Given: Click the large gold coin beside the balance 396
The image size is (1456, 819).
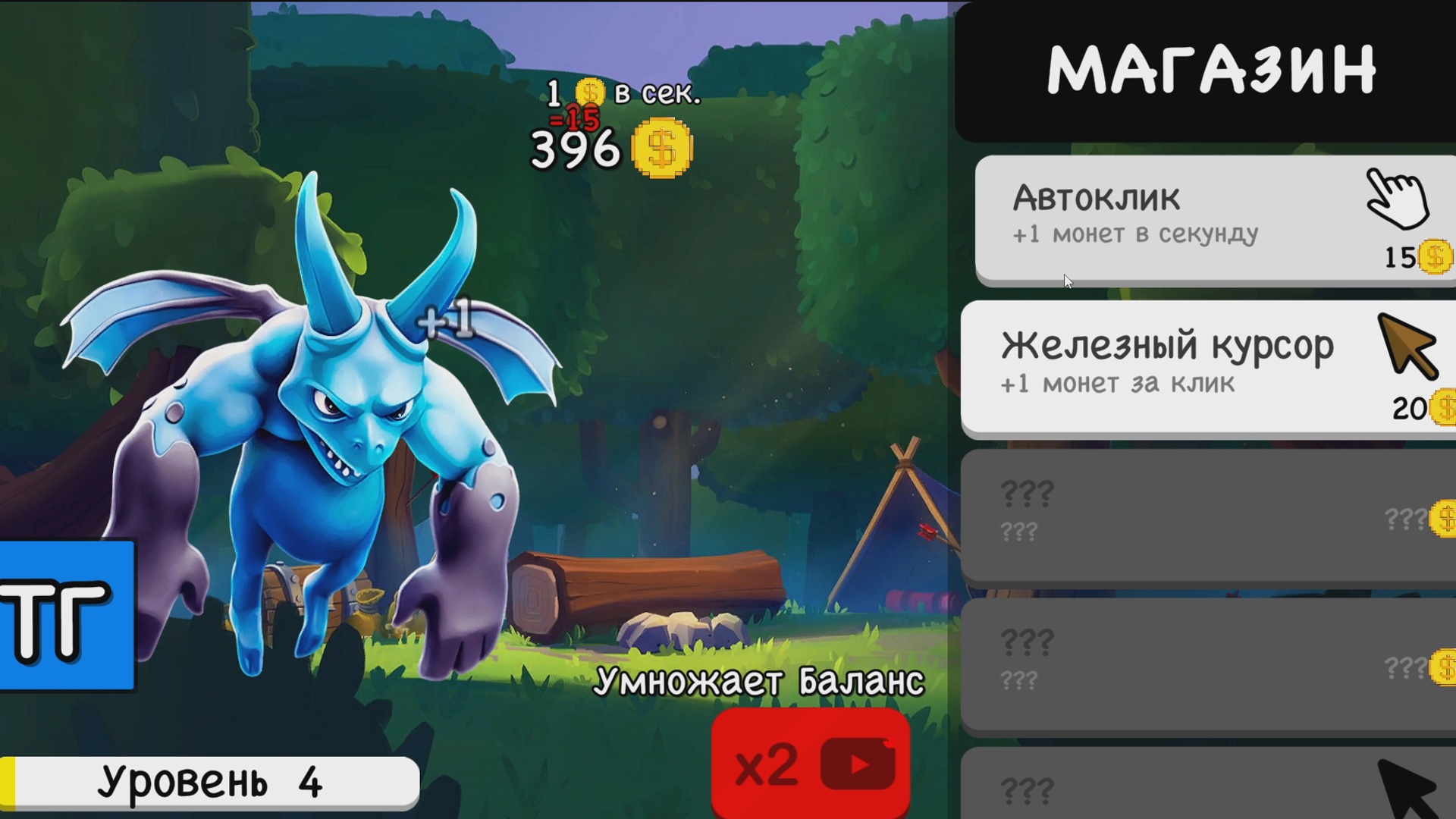Looking at the screenshot, I should click(661, 149).
